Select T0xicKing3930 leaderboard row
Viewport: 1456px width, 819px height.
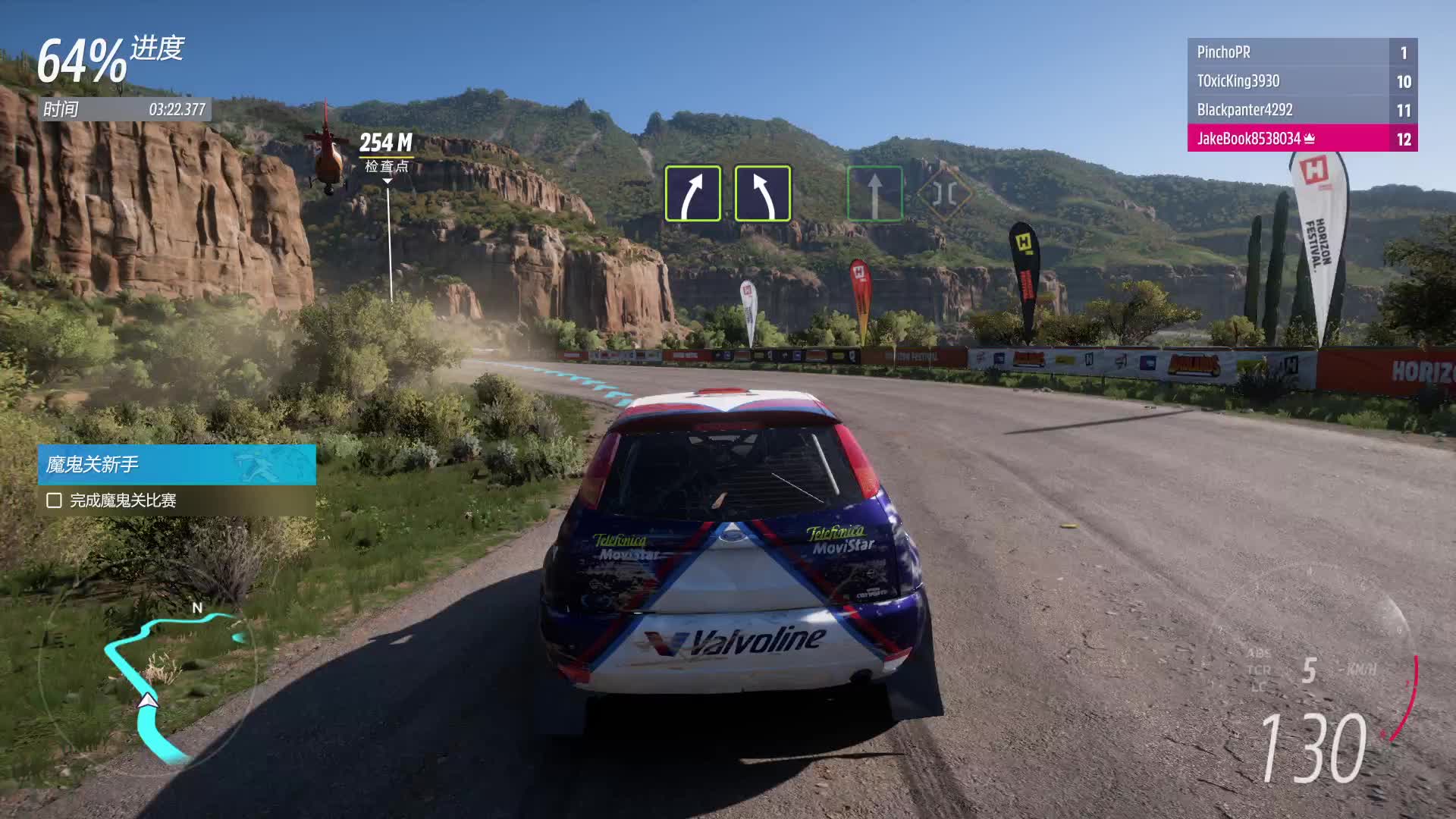point(1301,81)
